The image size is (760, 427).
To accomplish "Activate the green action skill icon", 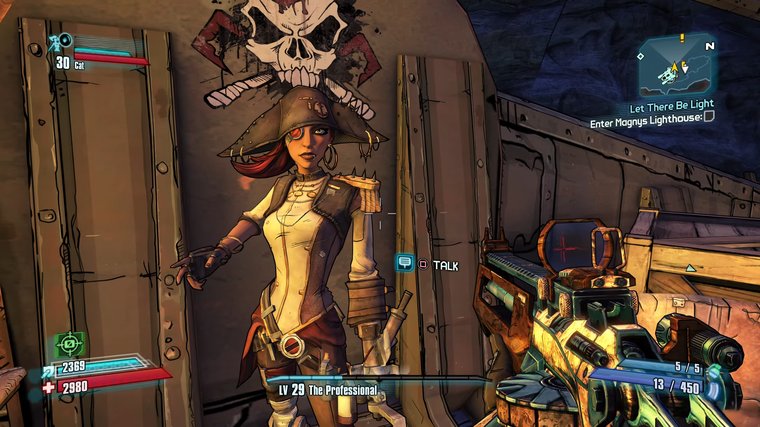I will click(70, 343).
